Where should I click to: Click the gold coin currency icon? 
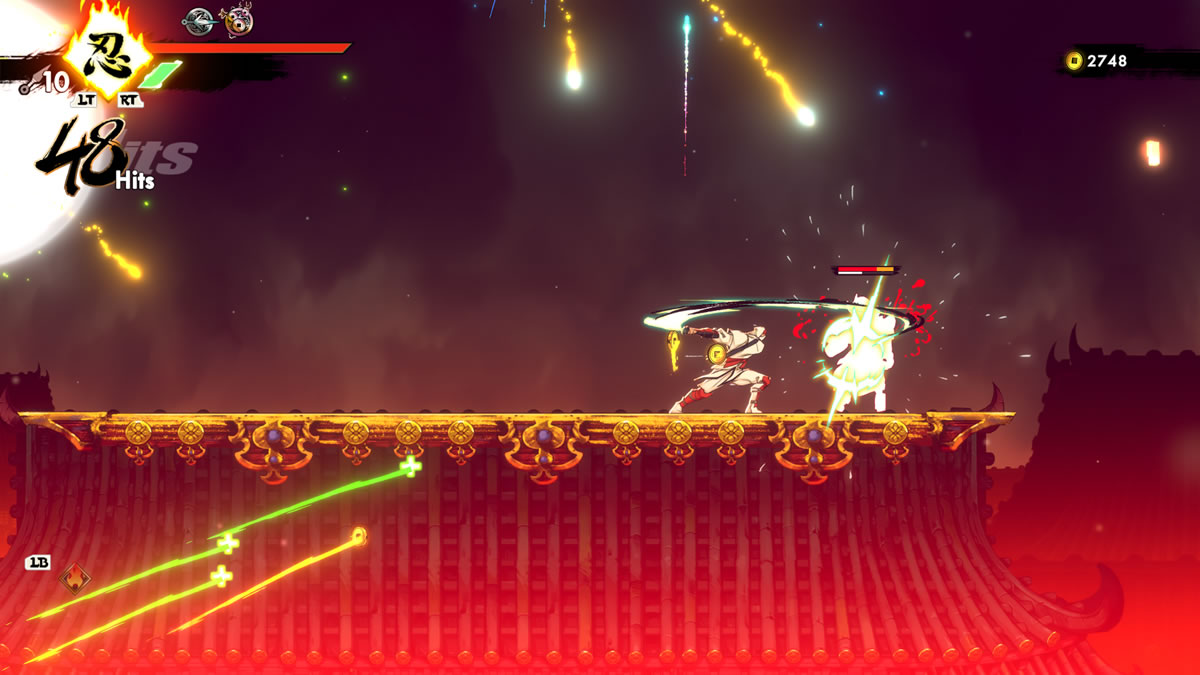1074,61
